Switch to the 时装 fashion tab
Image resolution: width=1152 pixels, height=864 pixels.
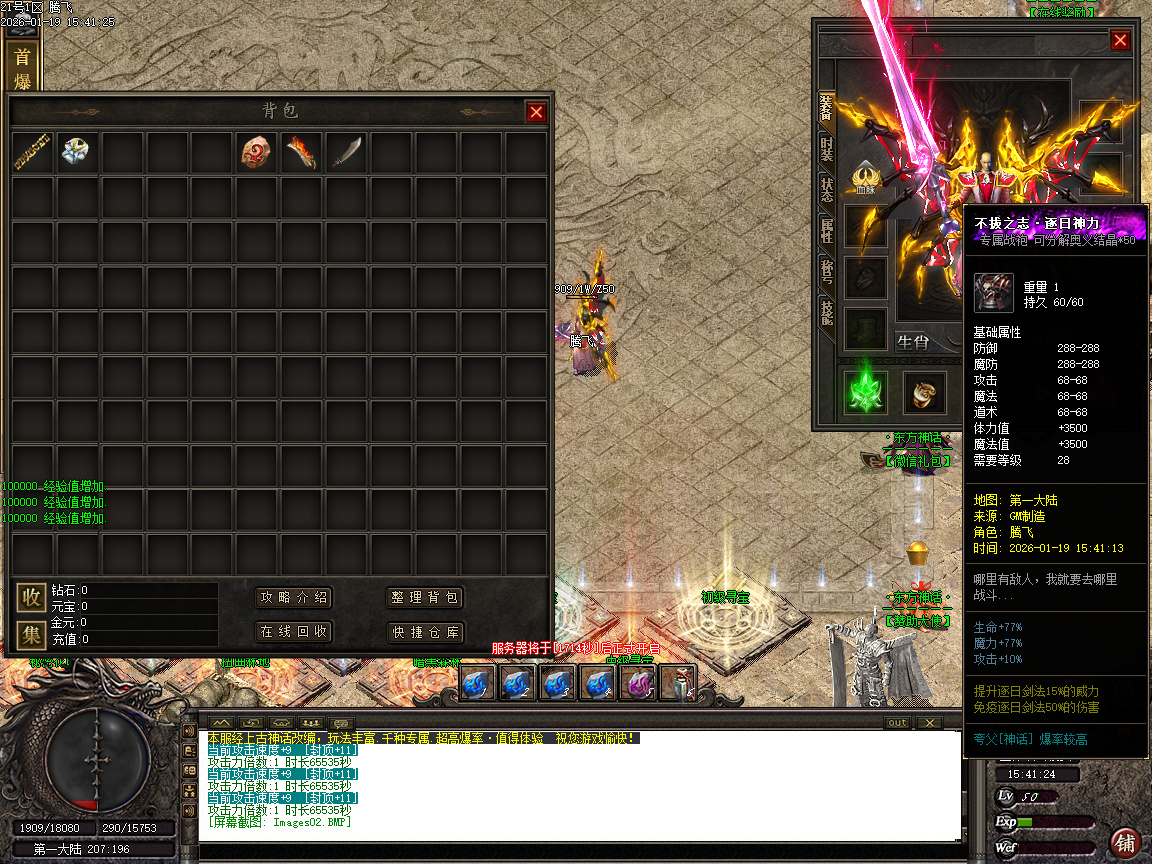pos(827,149)
